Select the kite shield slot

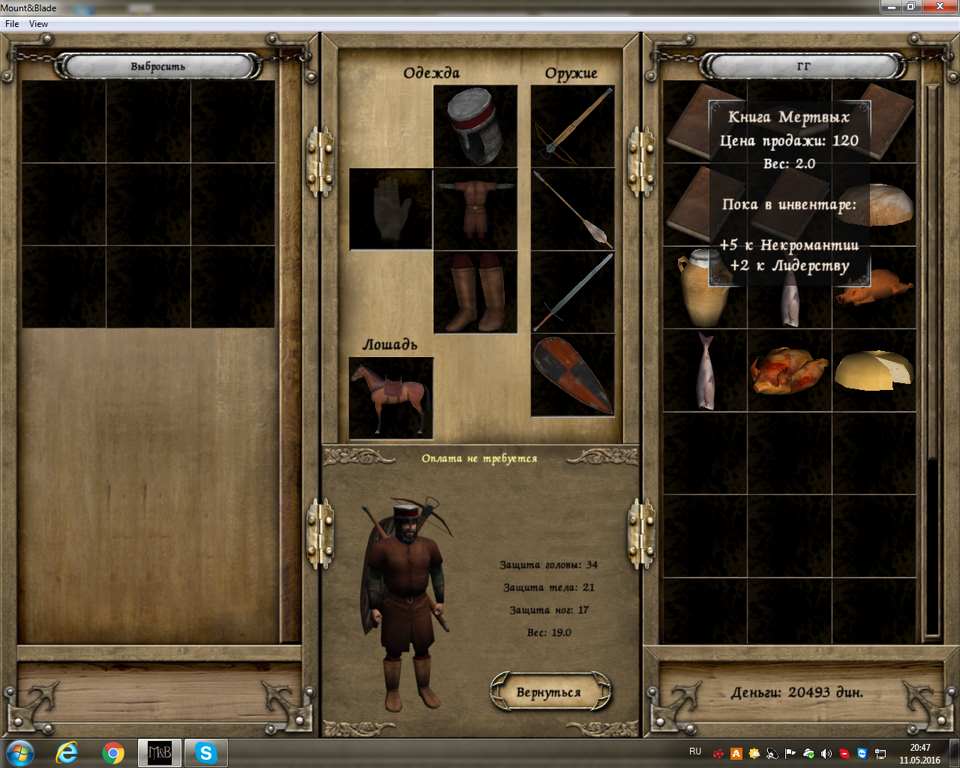point(572,374)
